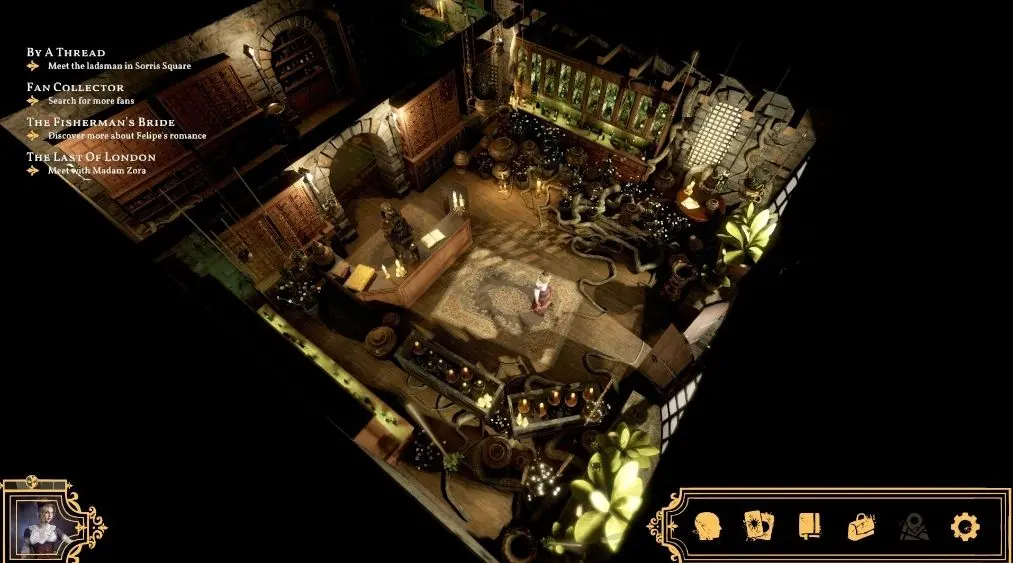The width and height of the screenshot is (1013, 563).
Task: Click the greyed-out map marker icon
Action: pyautogui.click(x=913, y=526)
